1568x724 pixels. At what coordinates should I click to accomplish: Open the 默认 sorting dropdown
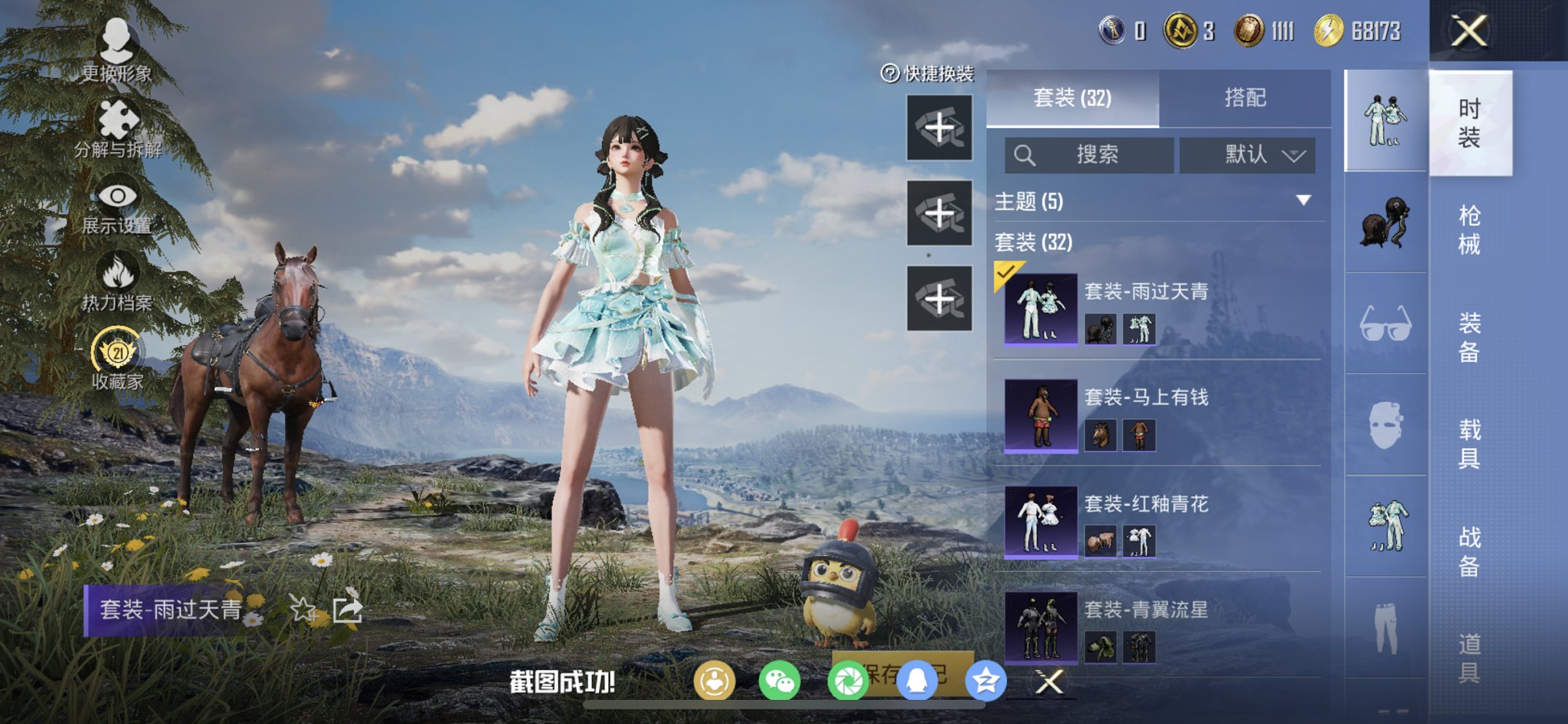point(1249,154)
